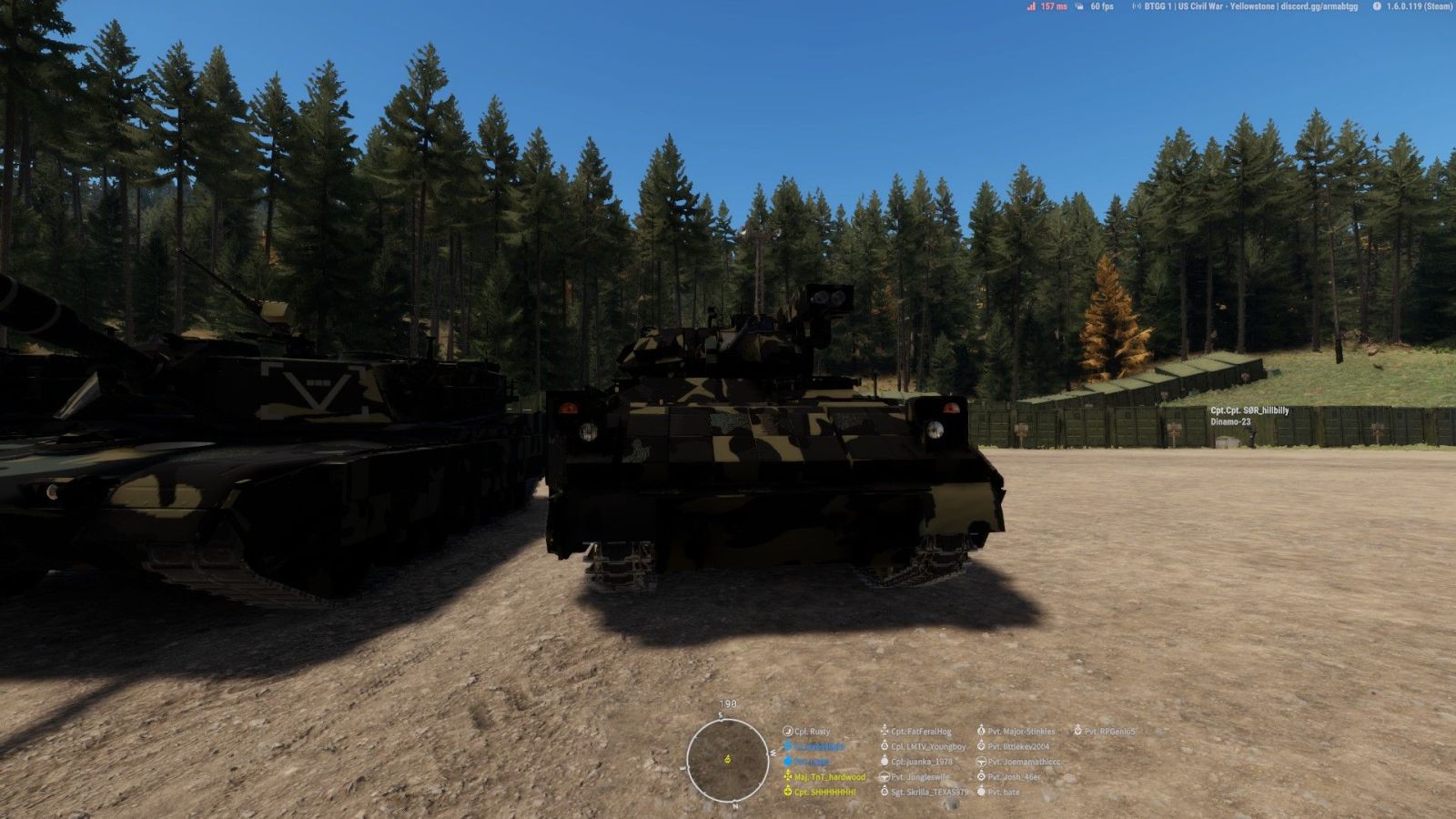Screen dimensions: 1456x819
Task: Select Cpl. Rusty in the squad list
Action: click(812, 732)
